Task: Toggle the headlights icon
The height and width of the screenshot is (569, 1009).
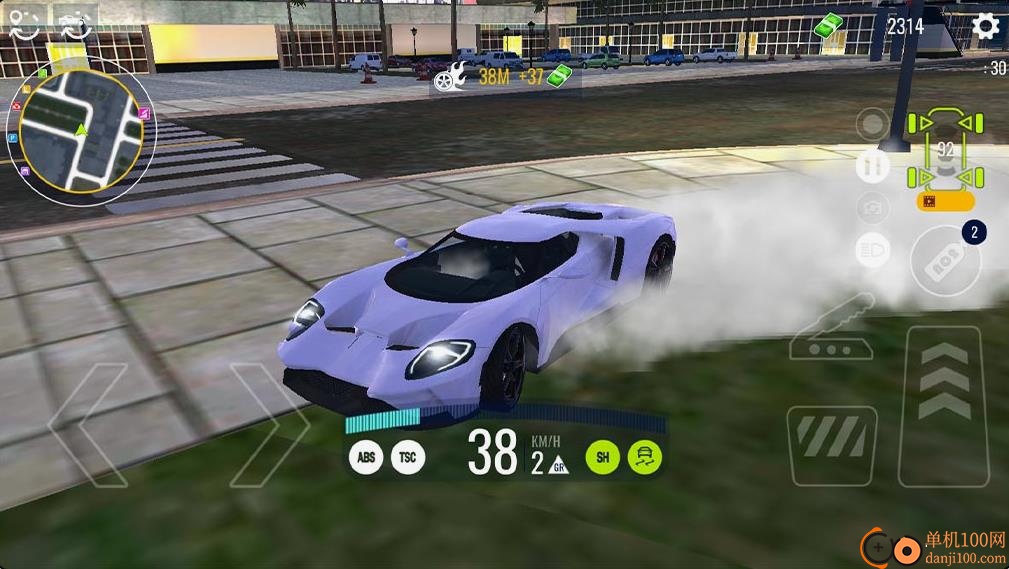Action: pyautogui.click(x=873, y=250)
